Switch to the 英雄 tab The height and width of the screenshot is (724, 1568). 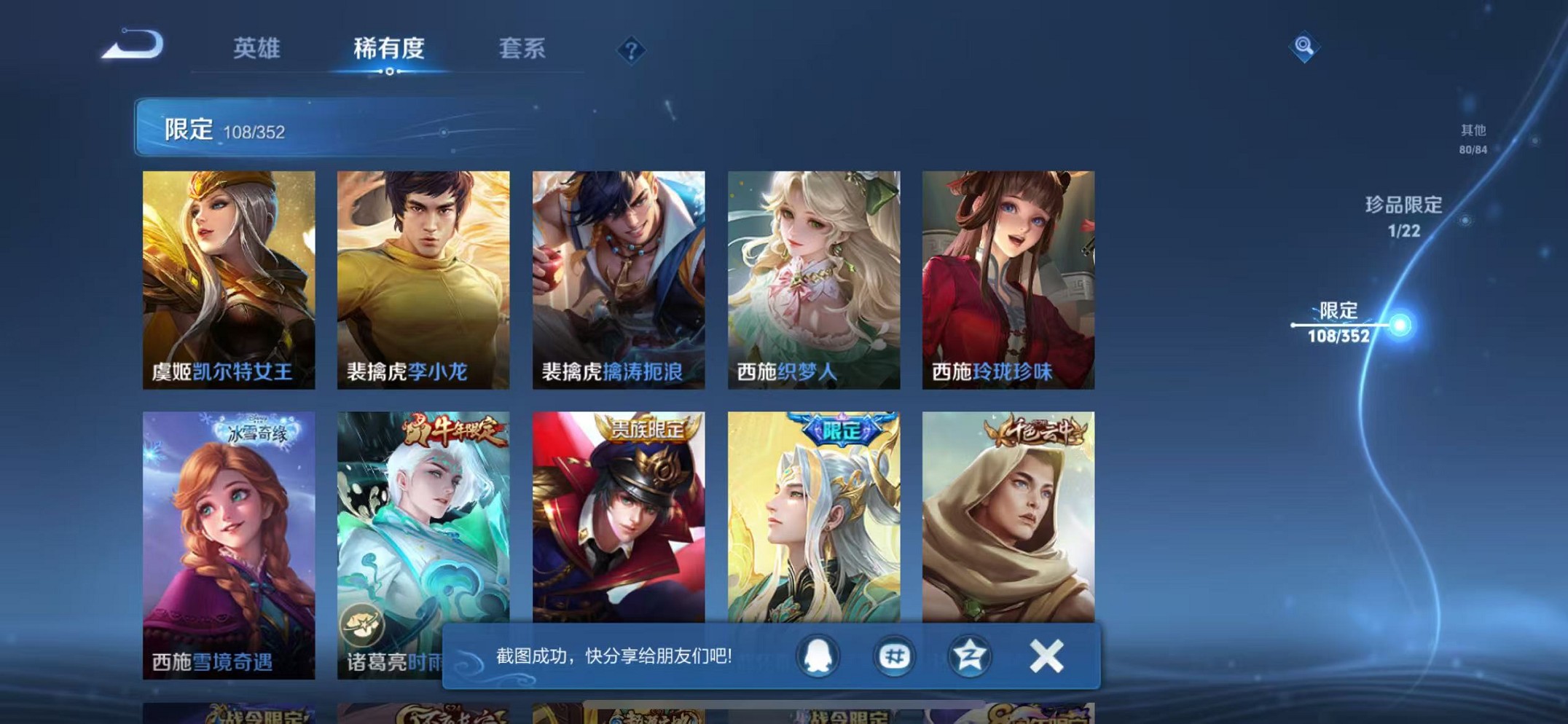[259, 50]
